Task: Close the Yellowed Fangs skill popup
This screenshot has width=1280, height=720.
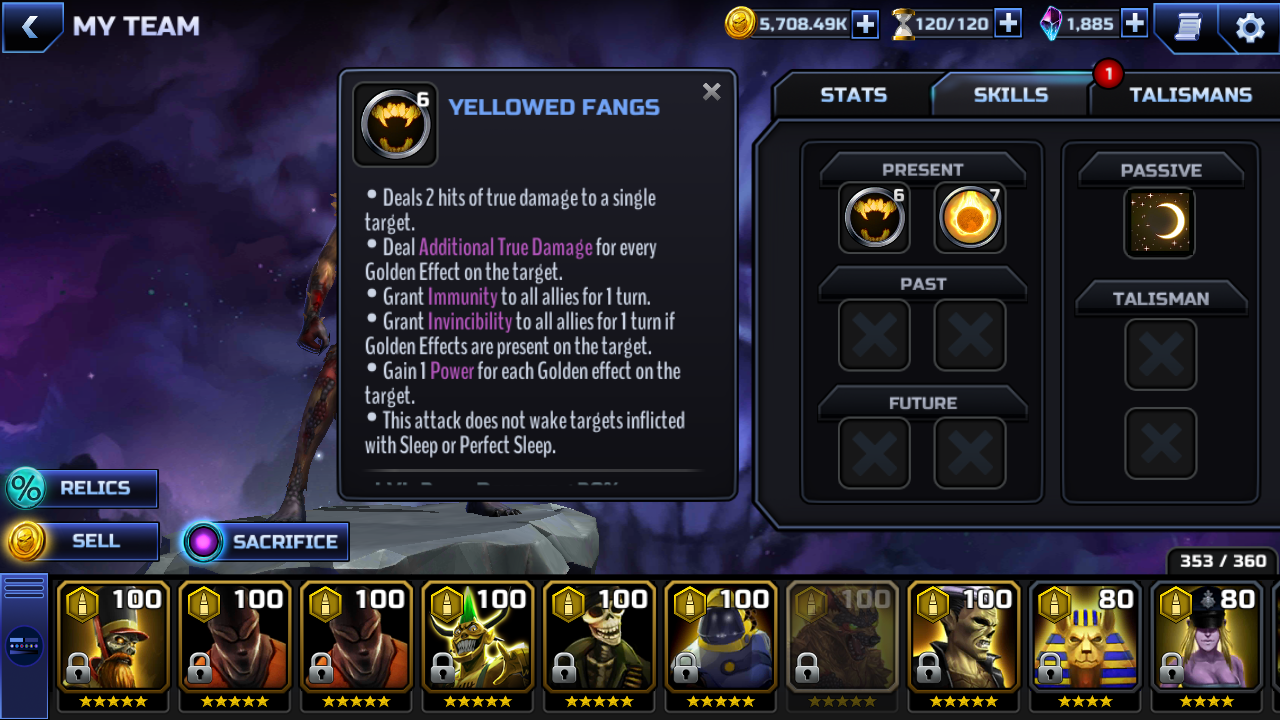Action: click(x=711, y=93)
